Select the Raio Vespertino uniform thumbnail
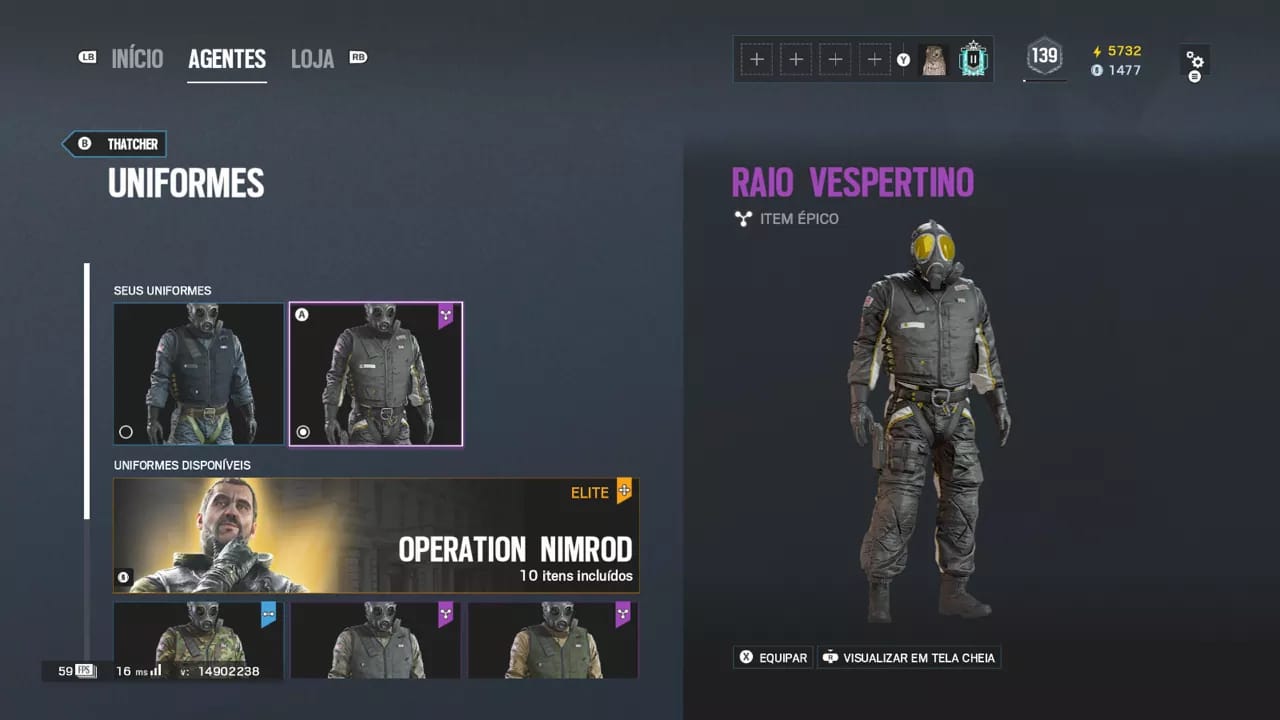This screenshot has width=1280, height=720. (375, 373)
